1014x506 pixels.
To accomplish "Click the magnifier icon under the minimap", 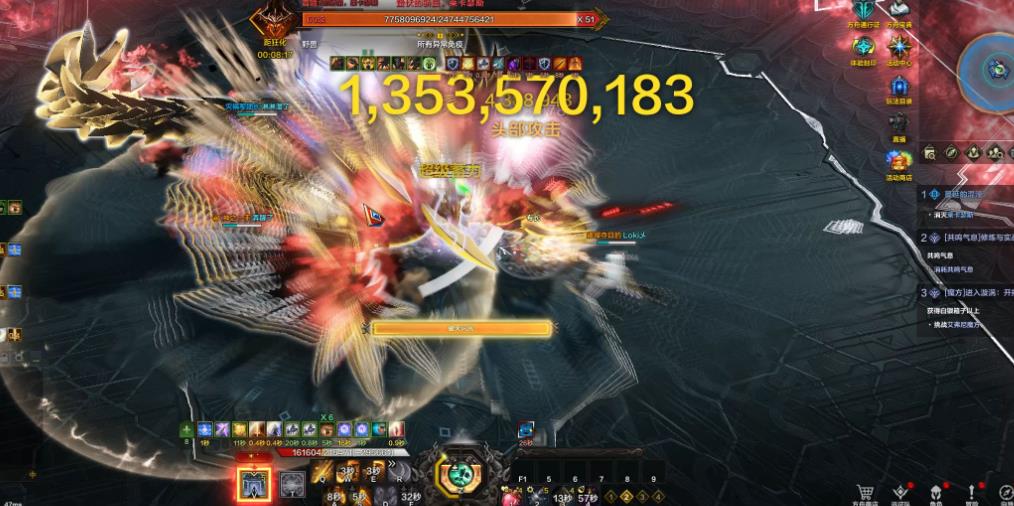I will pos(930,153).
